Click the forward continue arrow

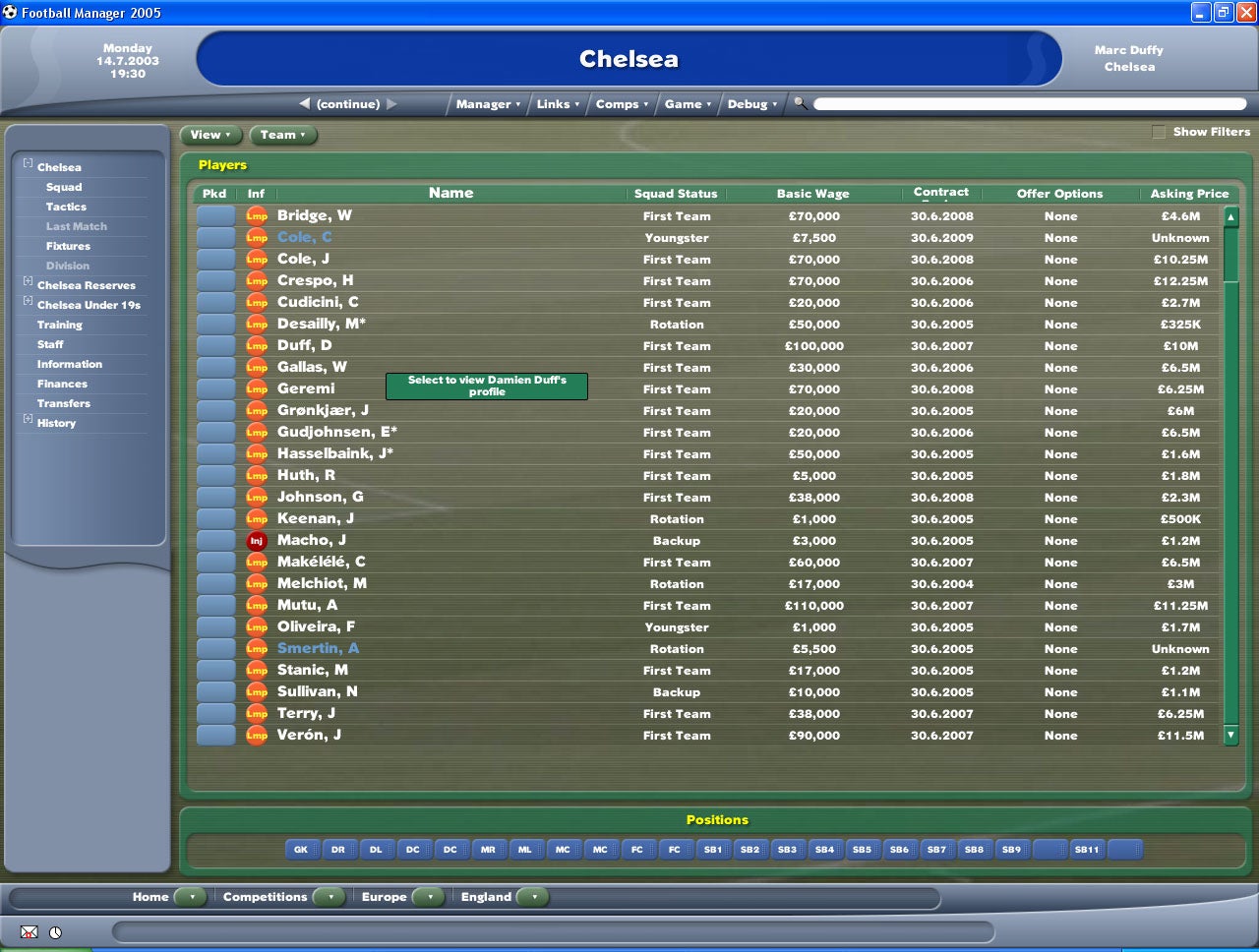pos(391,103)
